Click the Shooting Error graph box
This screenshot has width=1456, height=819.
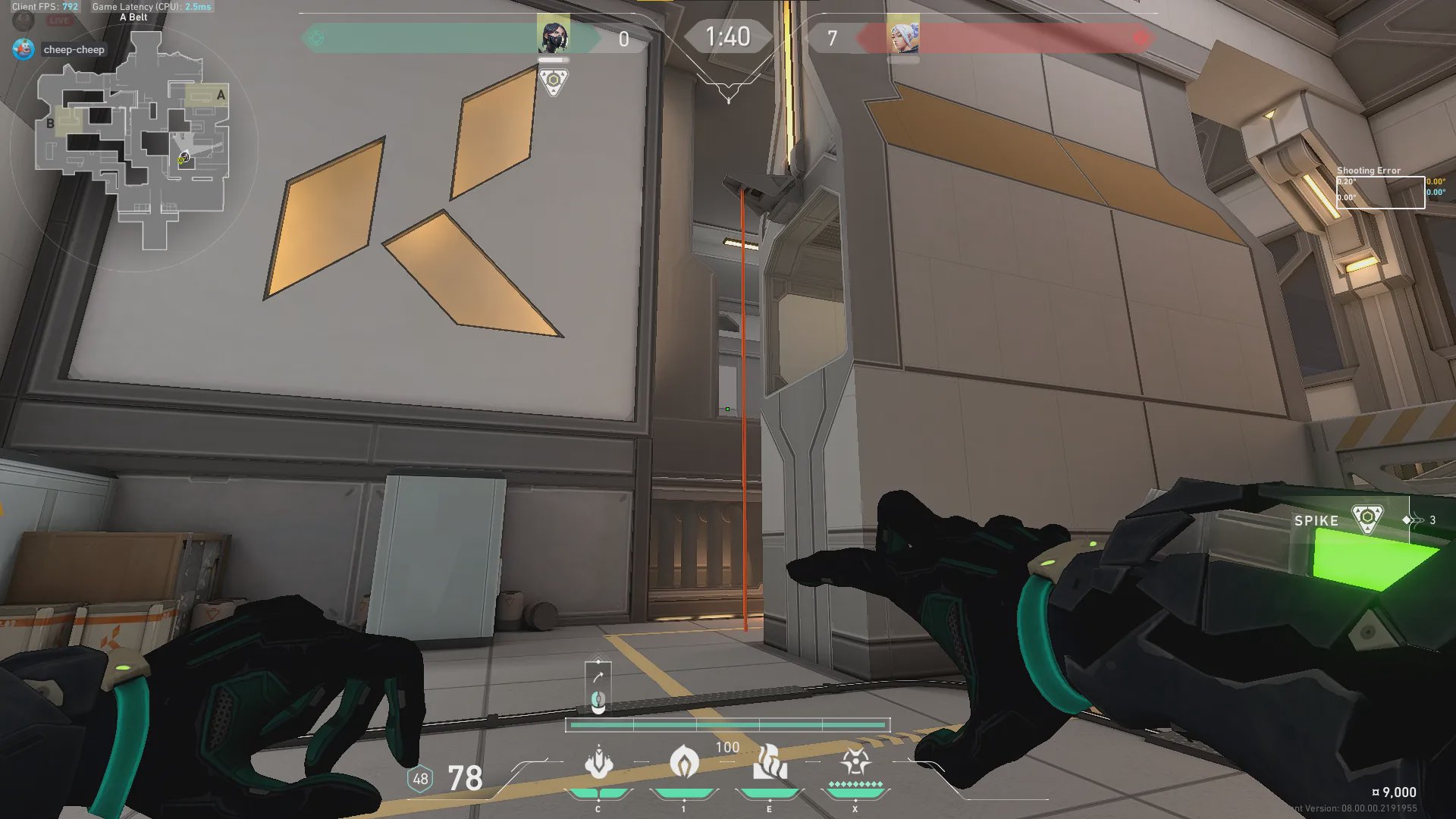click(1380, 193)
